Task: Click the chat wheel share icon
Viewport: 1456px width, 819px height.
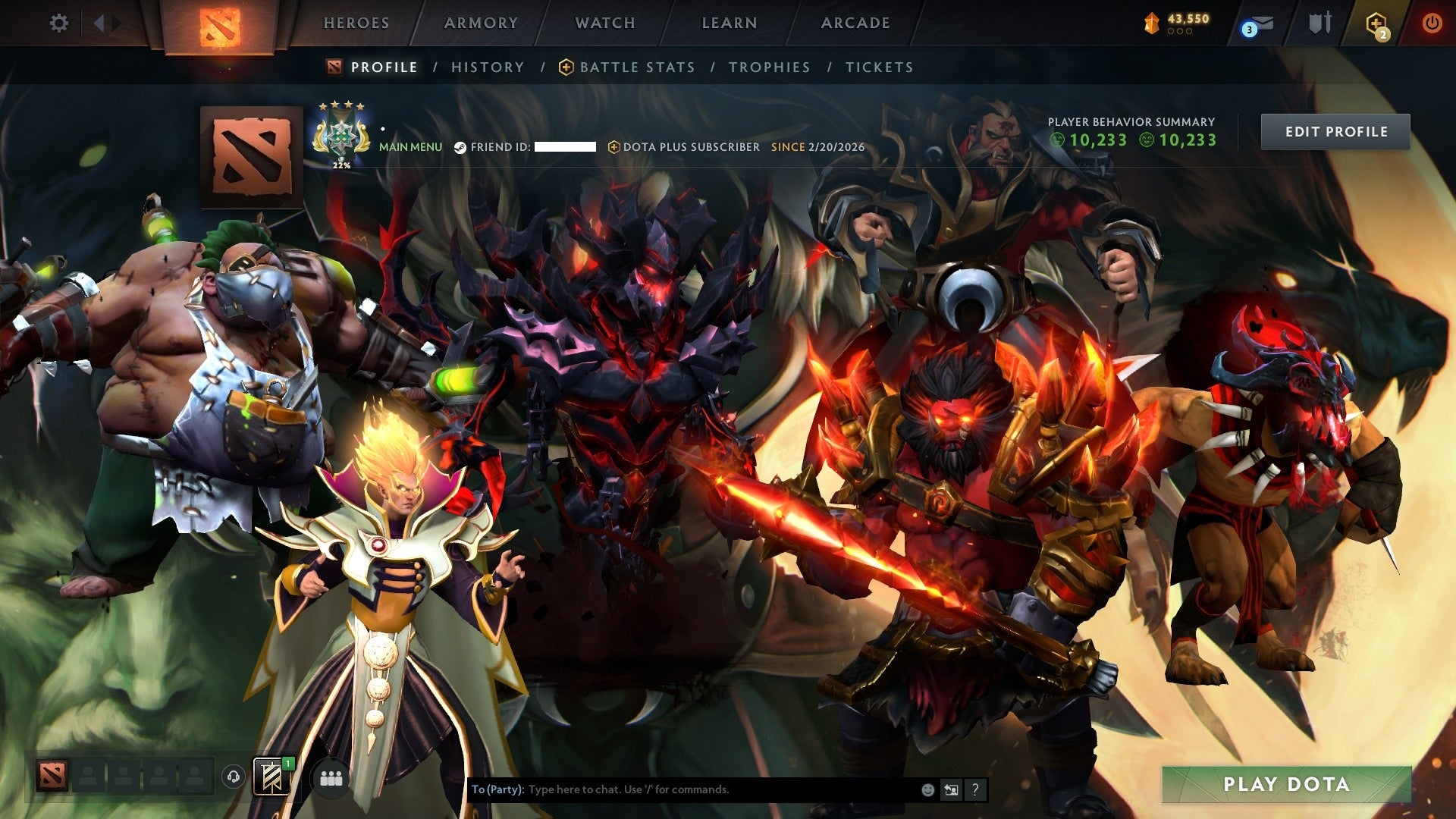Action: (952, 789)
